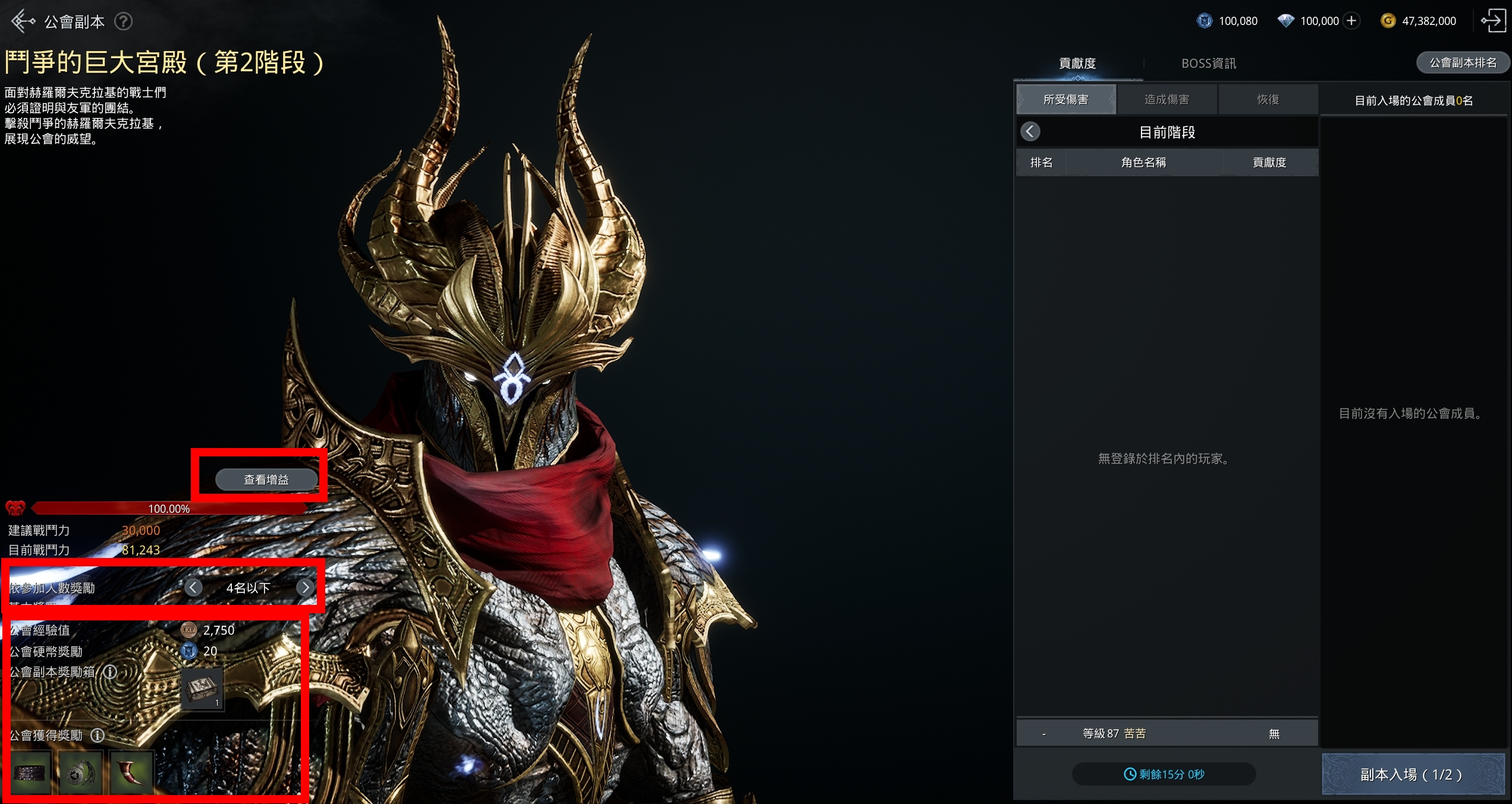Go back with the arrow beside 公會副本
Viewport: 1512px width, 804px height.
23,21
